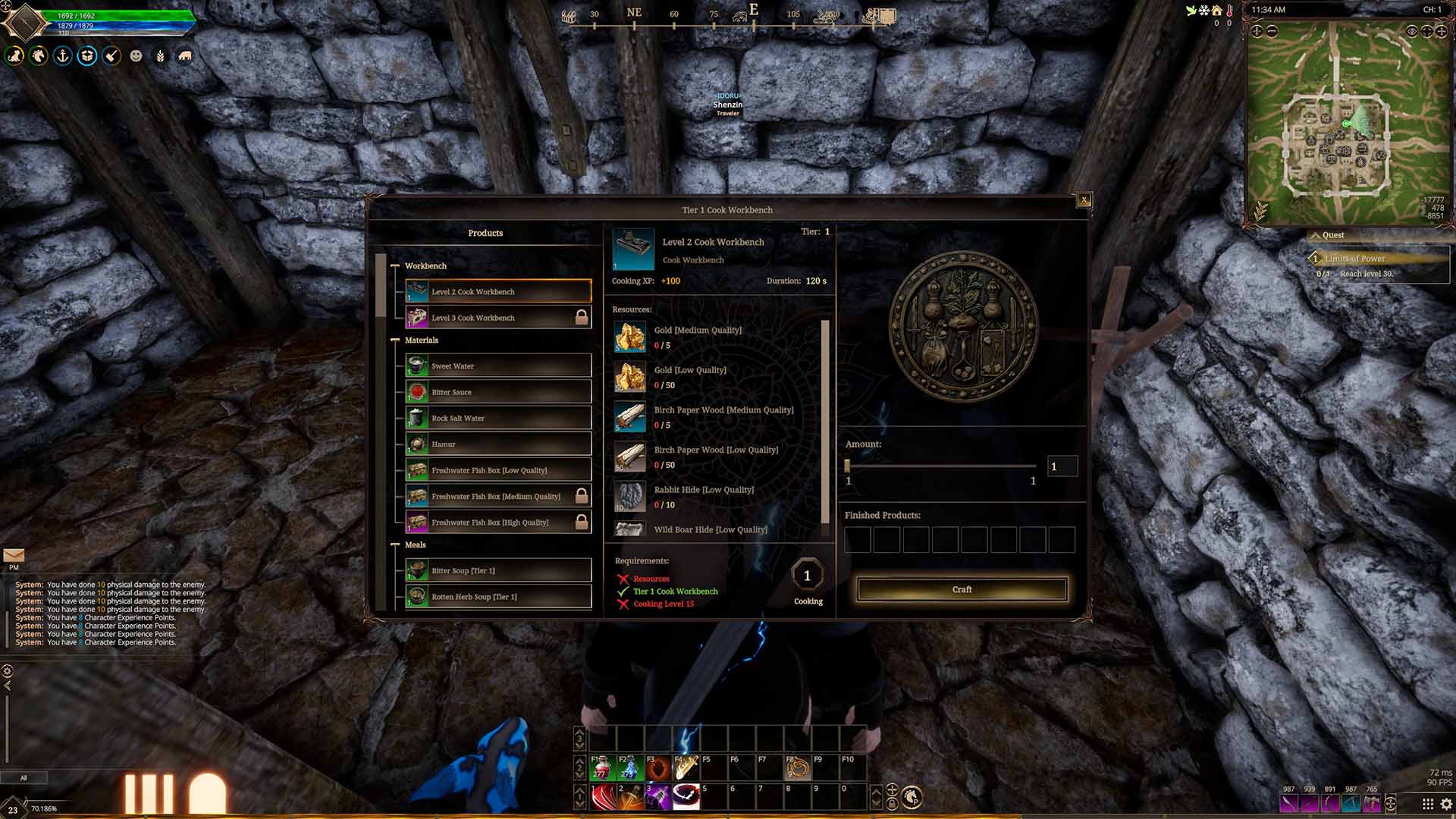Choose the Bitter Sauce recipe
The image size is (1456, 819).
pyautogui.click(x=497, y=392)
